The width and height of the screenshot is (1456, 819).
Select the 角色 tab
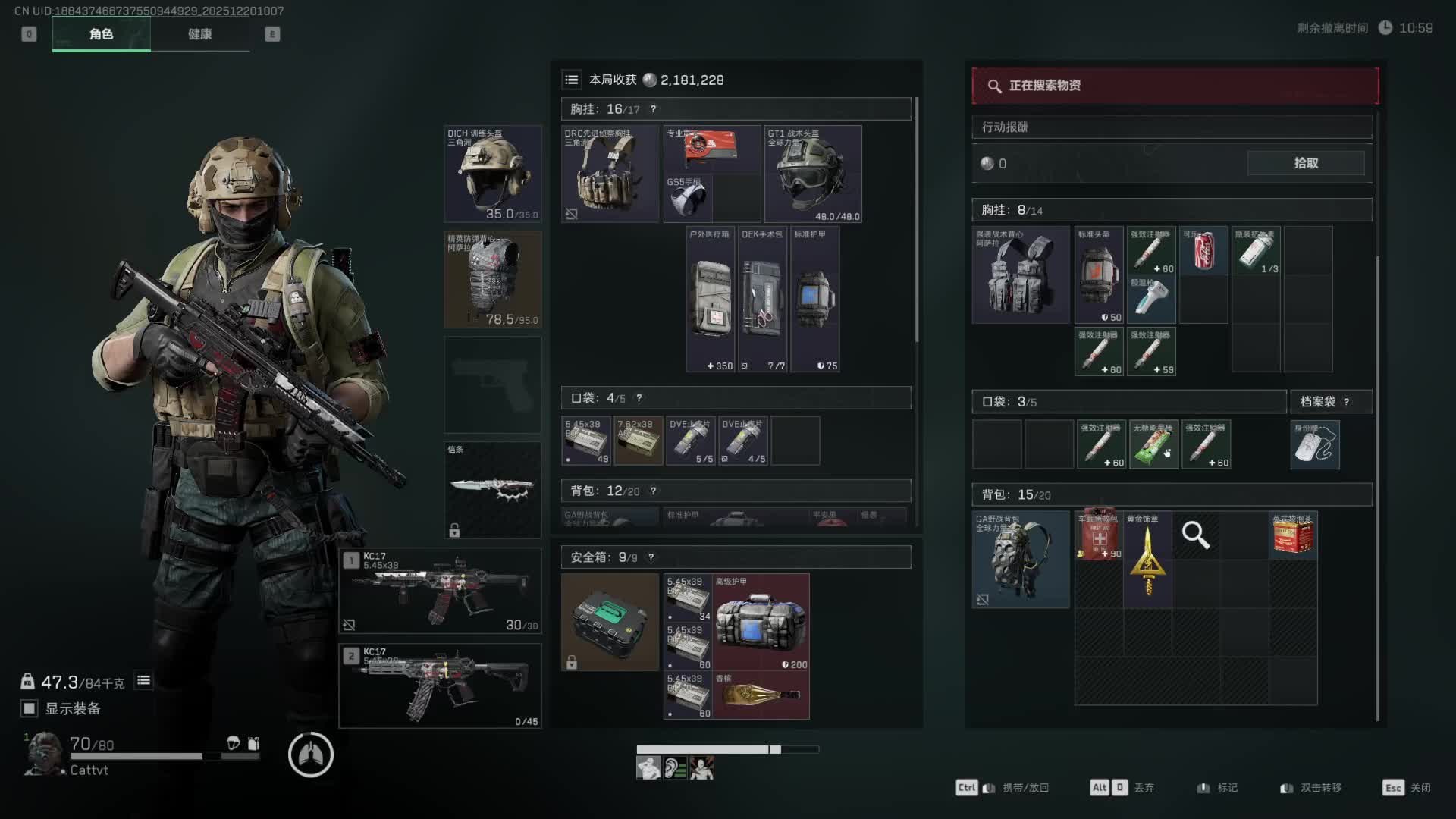point(101,34)
